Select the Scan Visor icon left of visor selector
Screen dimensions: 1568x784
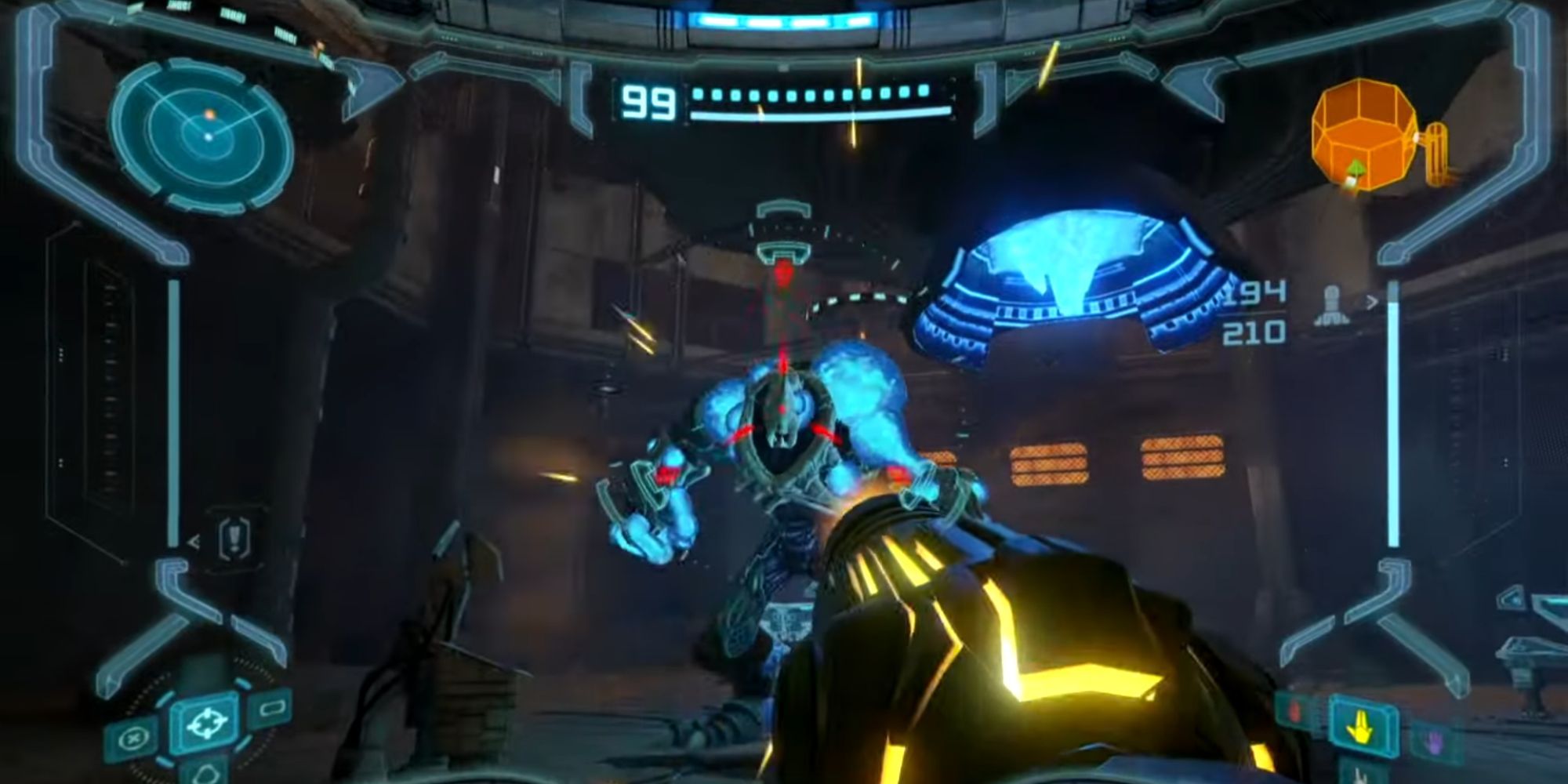click(133, 738)
